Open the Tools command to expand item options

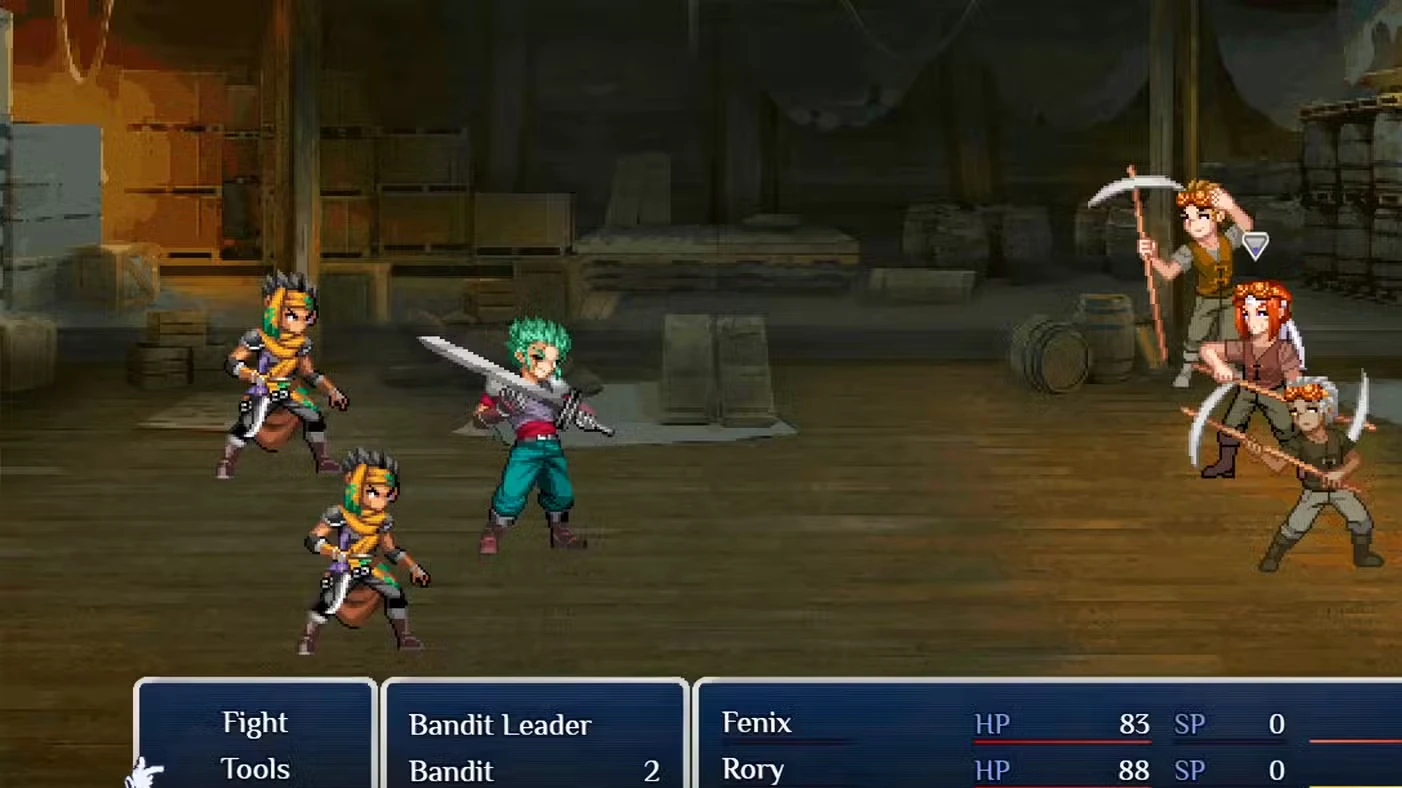click(x=255, y=769)
